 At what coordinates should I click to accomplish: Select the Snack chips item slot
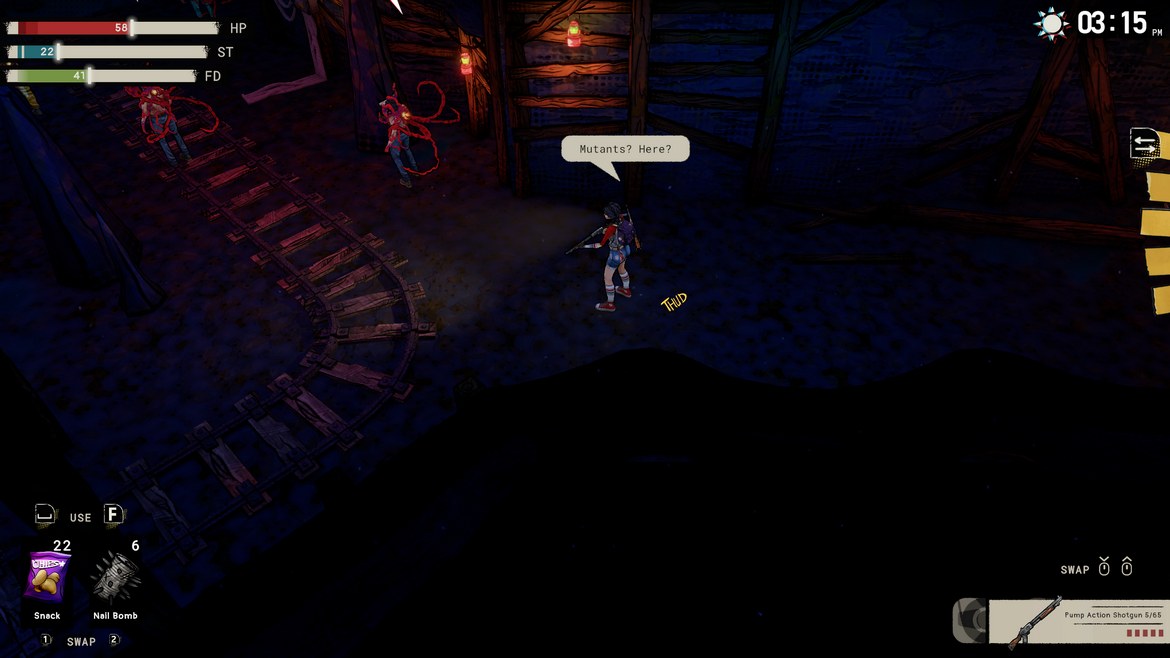(x=47, y=578)
